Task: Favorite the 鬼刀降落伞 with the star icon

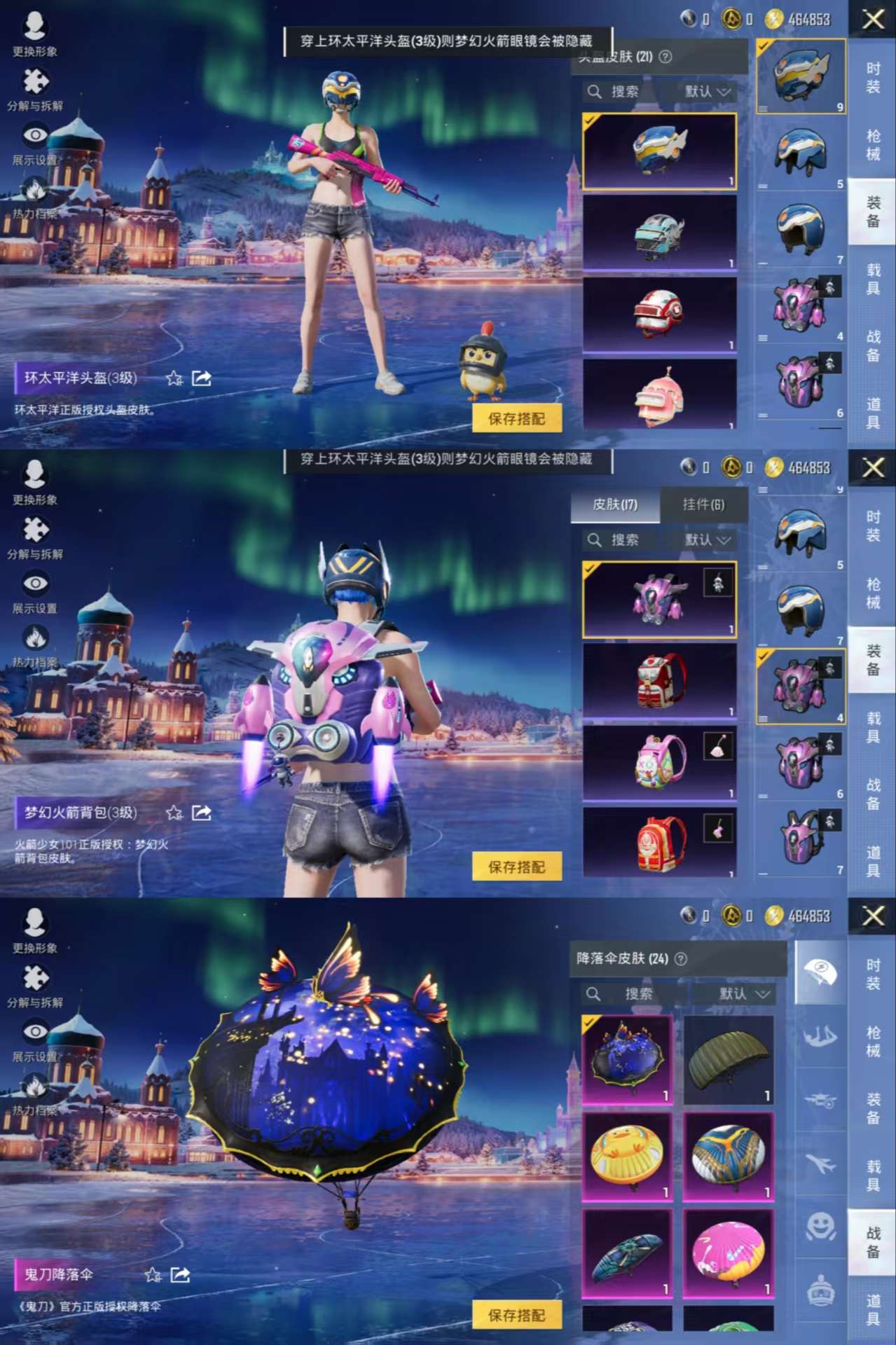Action: (153, 1275)
